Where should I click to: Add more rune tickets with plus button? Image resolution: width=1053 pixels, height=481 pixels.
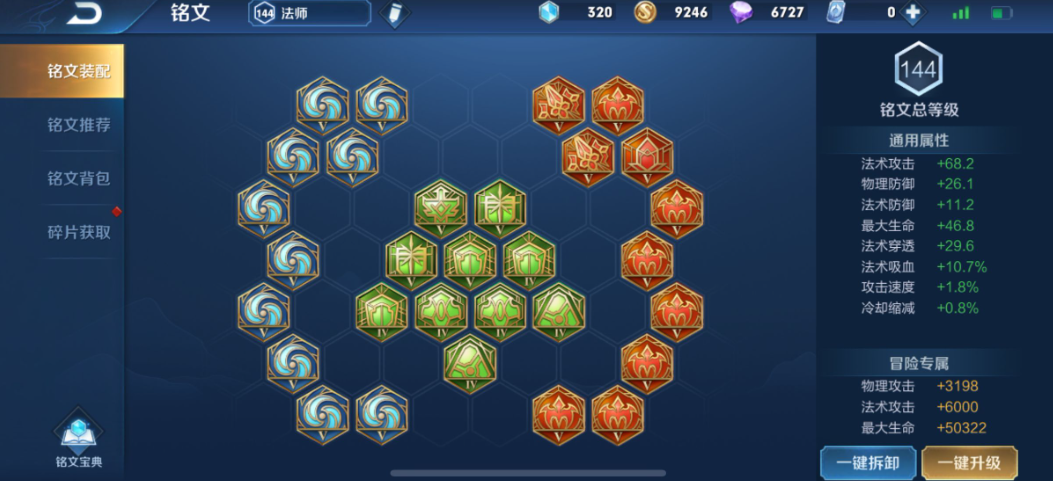911,13
